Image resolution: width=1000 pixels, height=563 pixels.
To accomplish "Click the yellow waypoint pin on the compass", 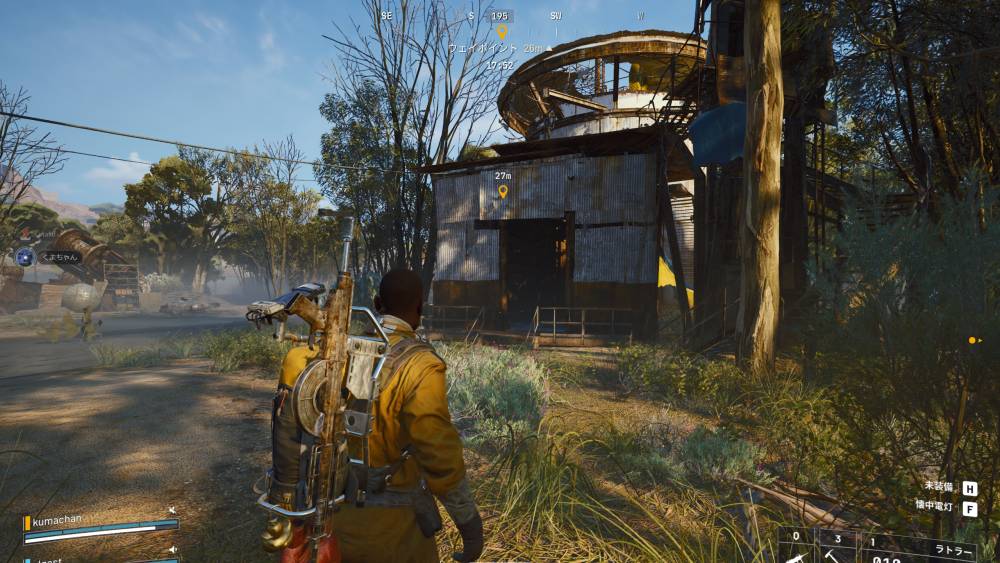I will pyautogui.click(x=502, y=31).
